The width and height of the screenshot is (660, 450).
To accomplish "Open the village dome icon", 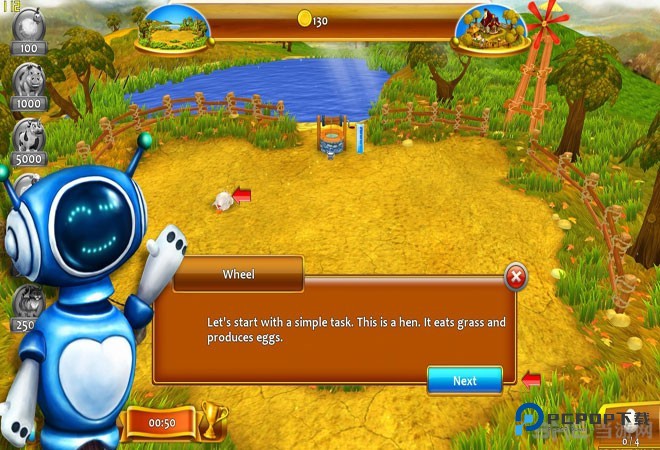I will click(x=490, y=28).
